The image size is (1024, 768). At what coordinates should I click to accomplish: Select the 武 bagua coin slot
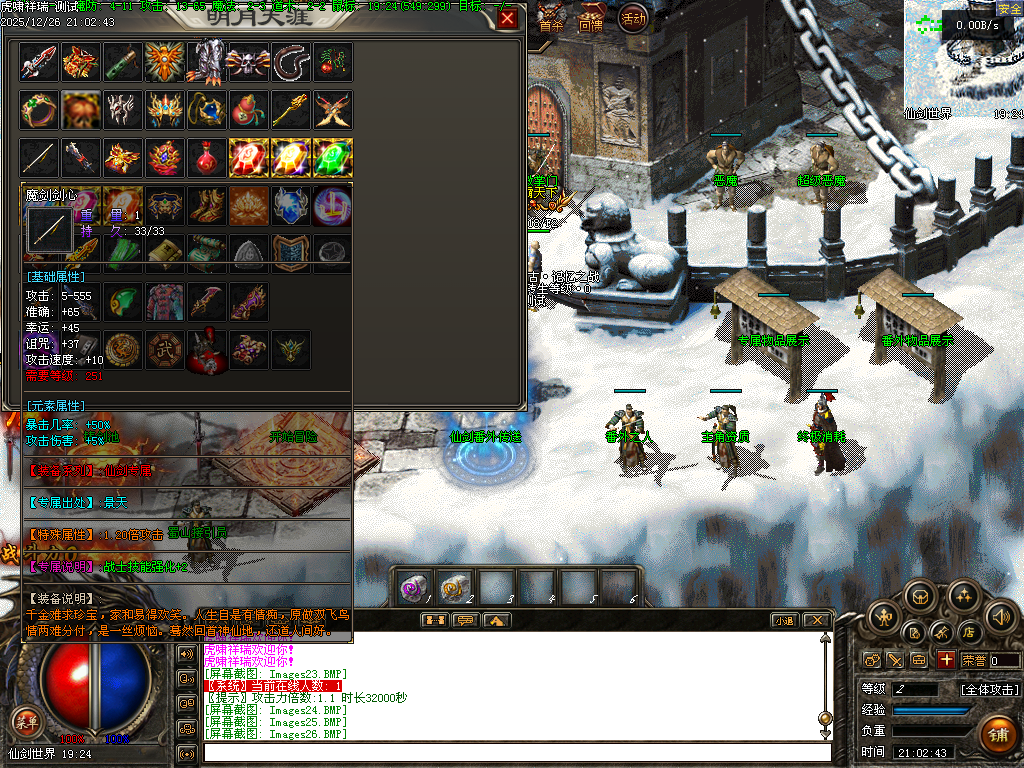165,349
